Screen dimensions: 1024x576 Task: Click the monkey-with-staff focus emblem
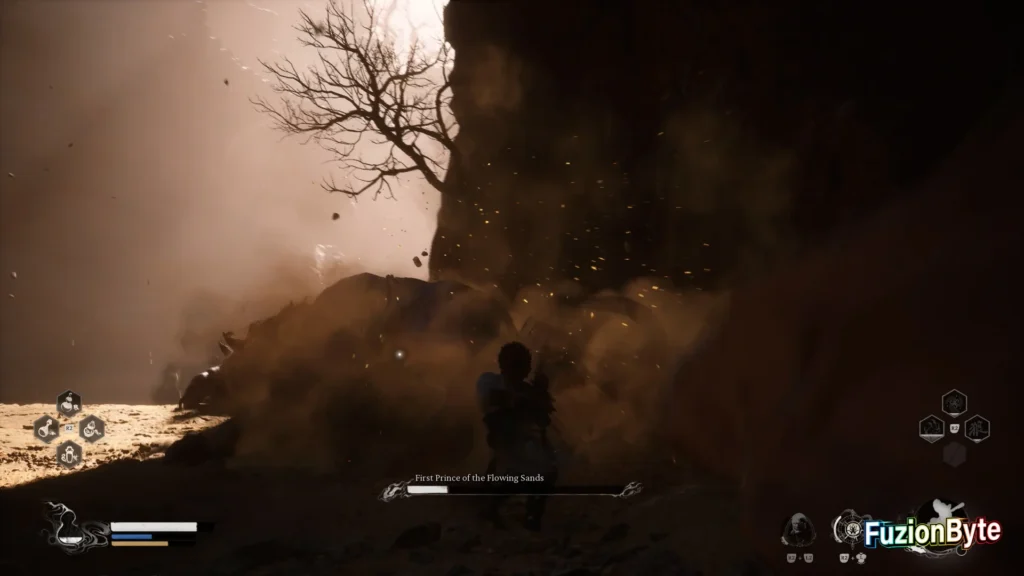click(944, 513)
